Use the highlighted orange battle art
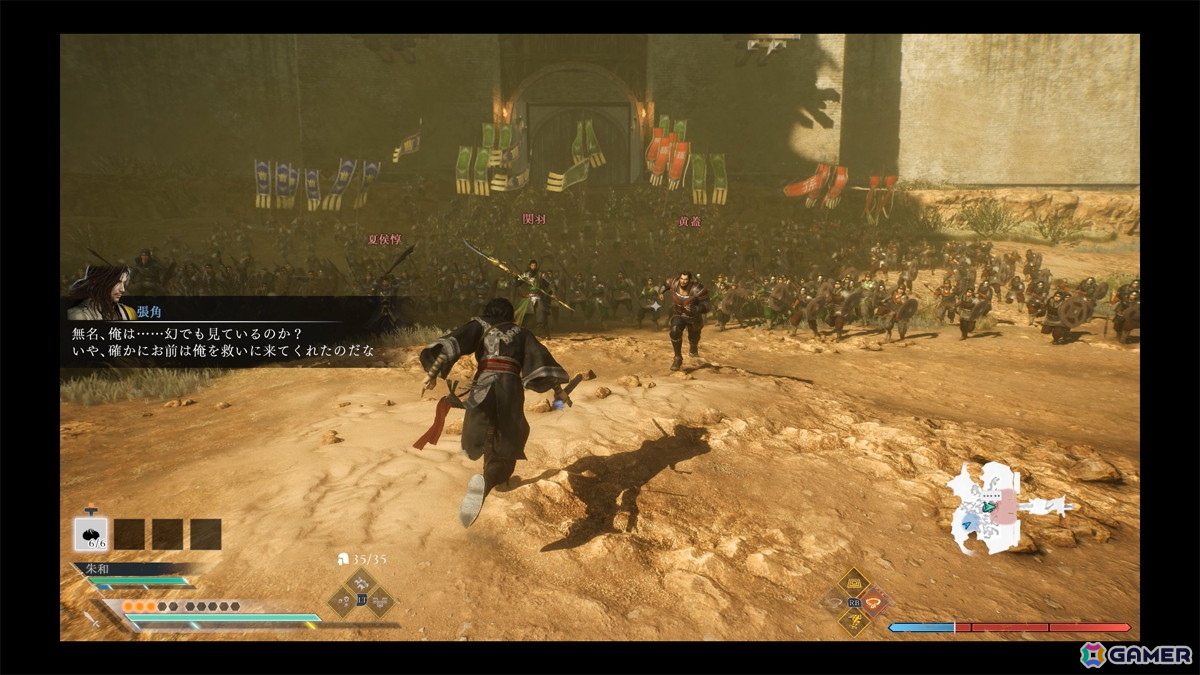The image size is (1200, 675). tap(875, 602)
